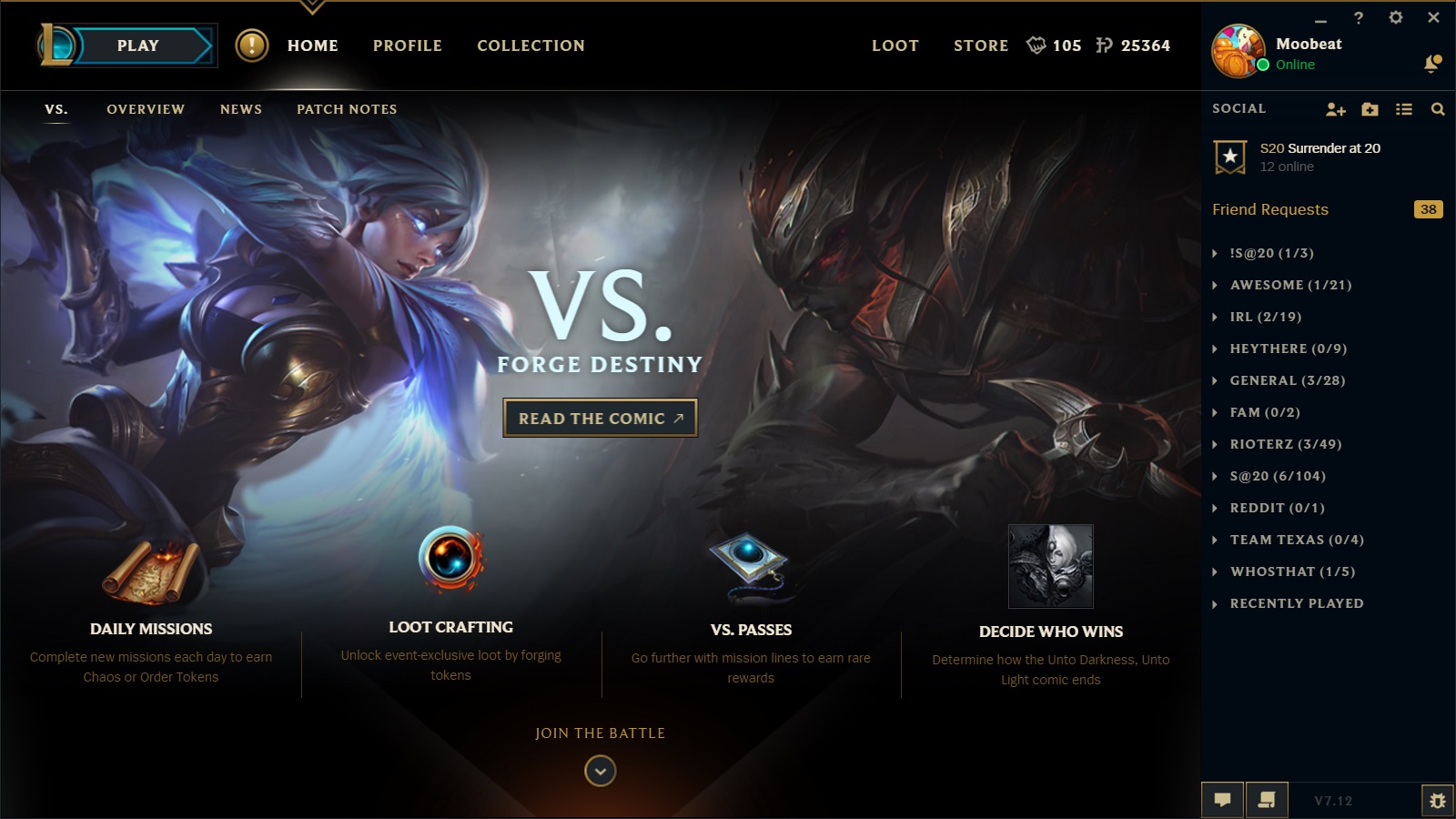Select the OVERVIEW sub-tab

(x=146, y=109)
